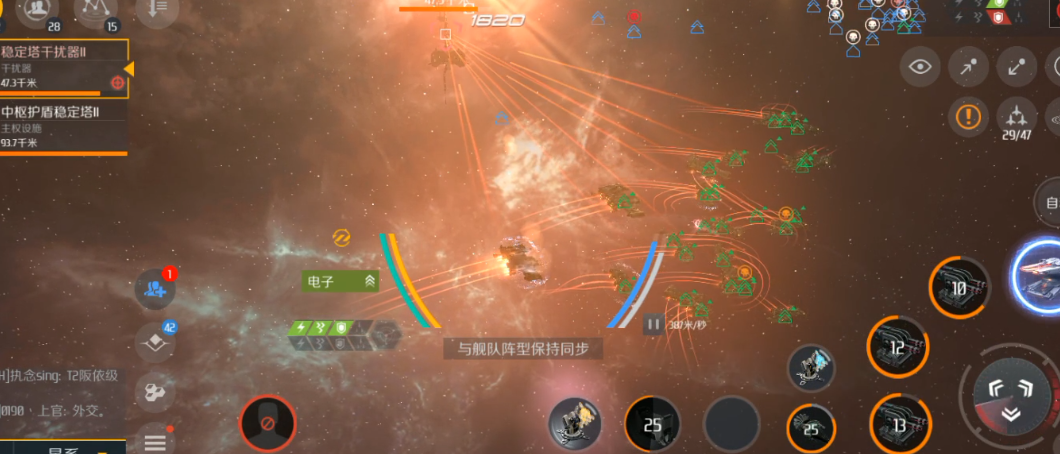Tap the blue-glowing ship icon
Screen dimensions: 1060x454
click(1040, 272)
